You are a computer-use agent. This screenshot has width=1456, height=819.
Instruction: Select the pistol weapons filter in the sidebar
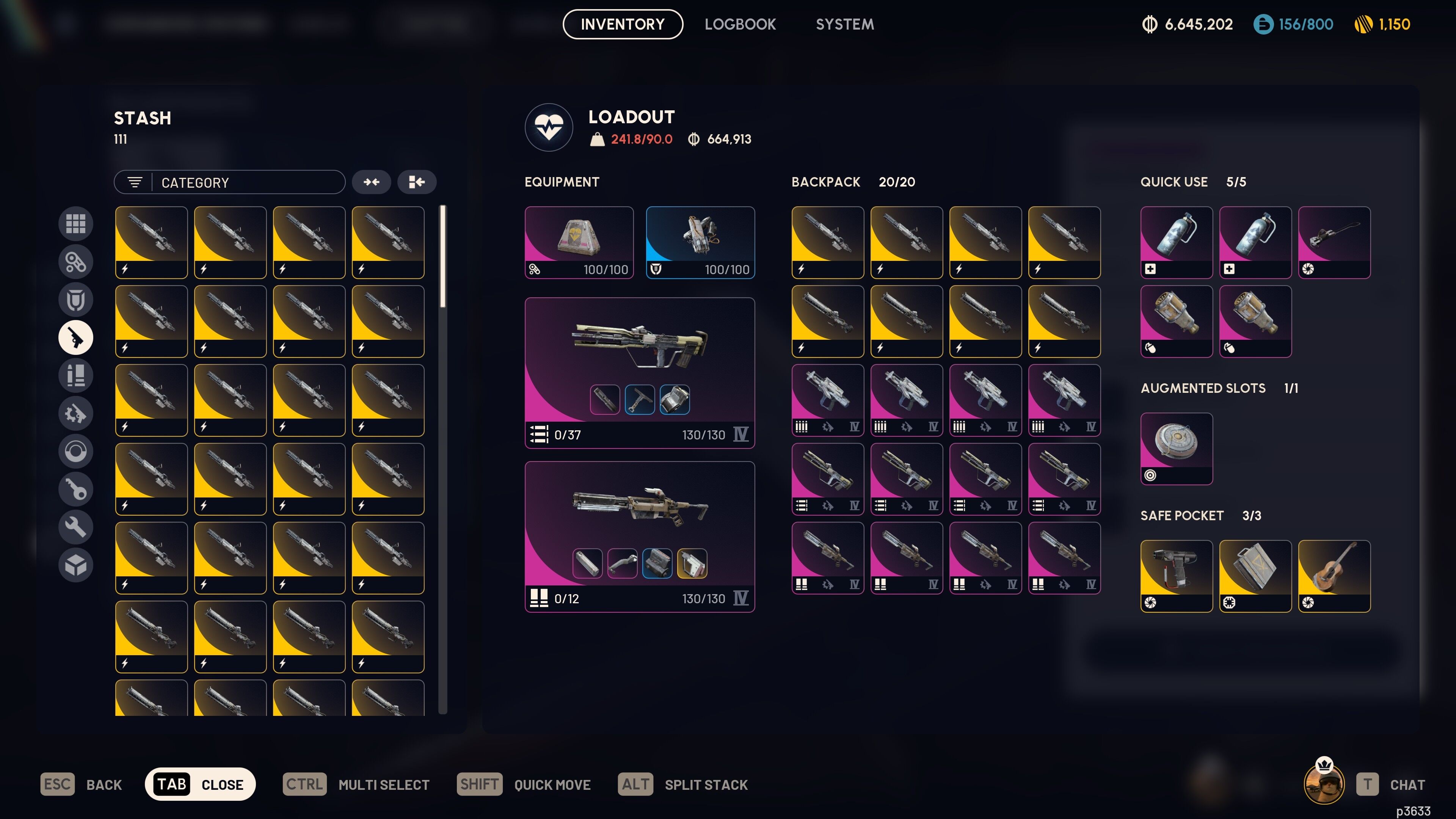coord(76,337)
